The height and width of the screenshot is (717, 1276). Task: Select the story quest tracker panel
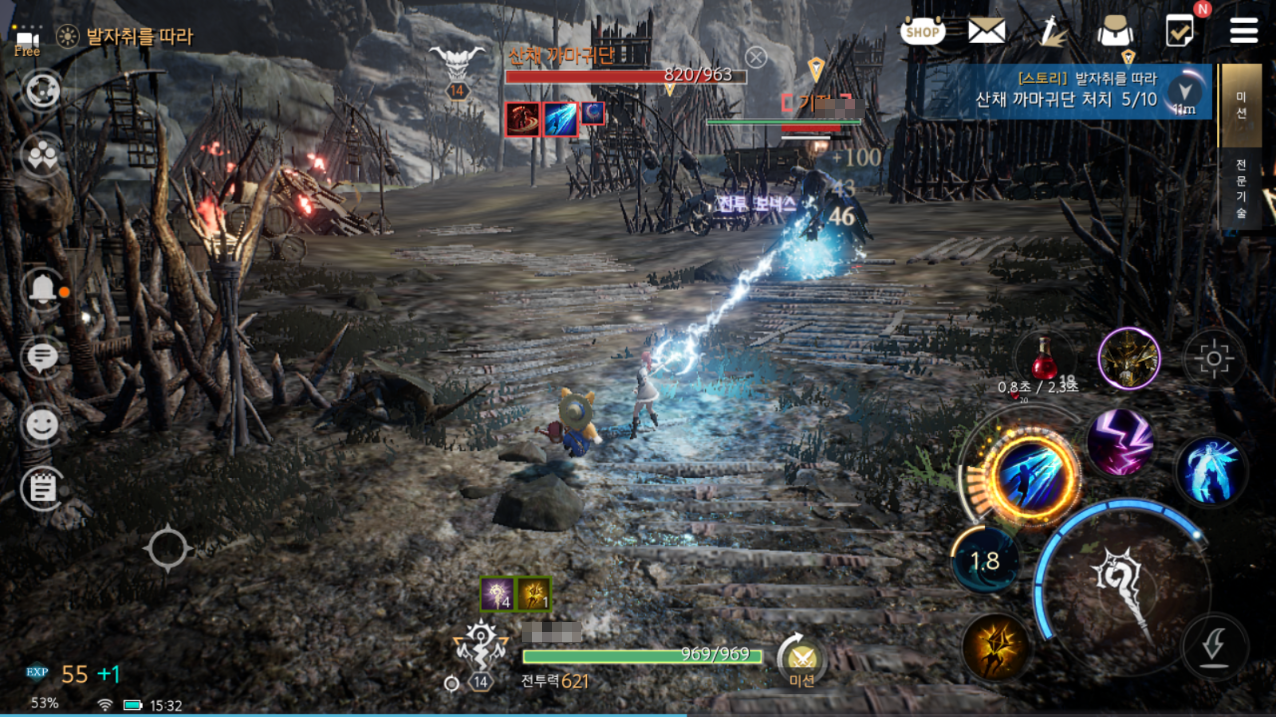coord(1065,90)
